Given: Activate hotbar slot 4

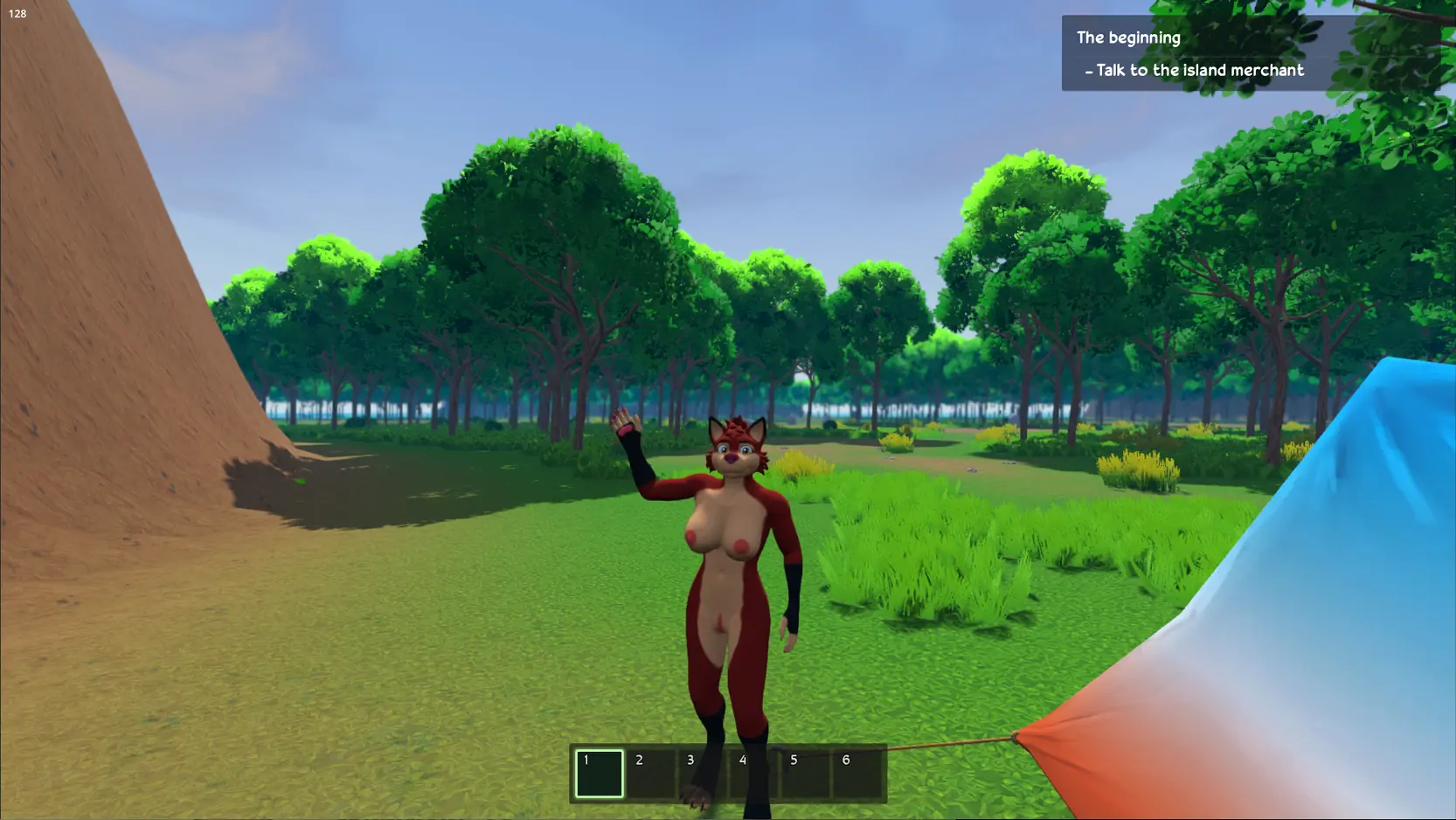Looking at the screenshot, I should pos(754,774).
